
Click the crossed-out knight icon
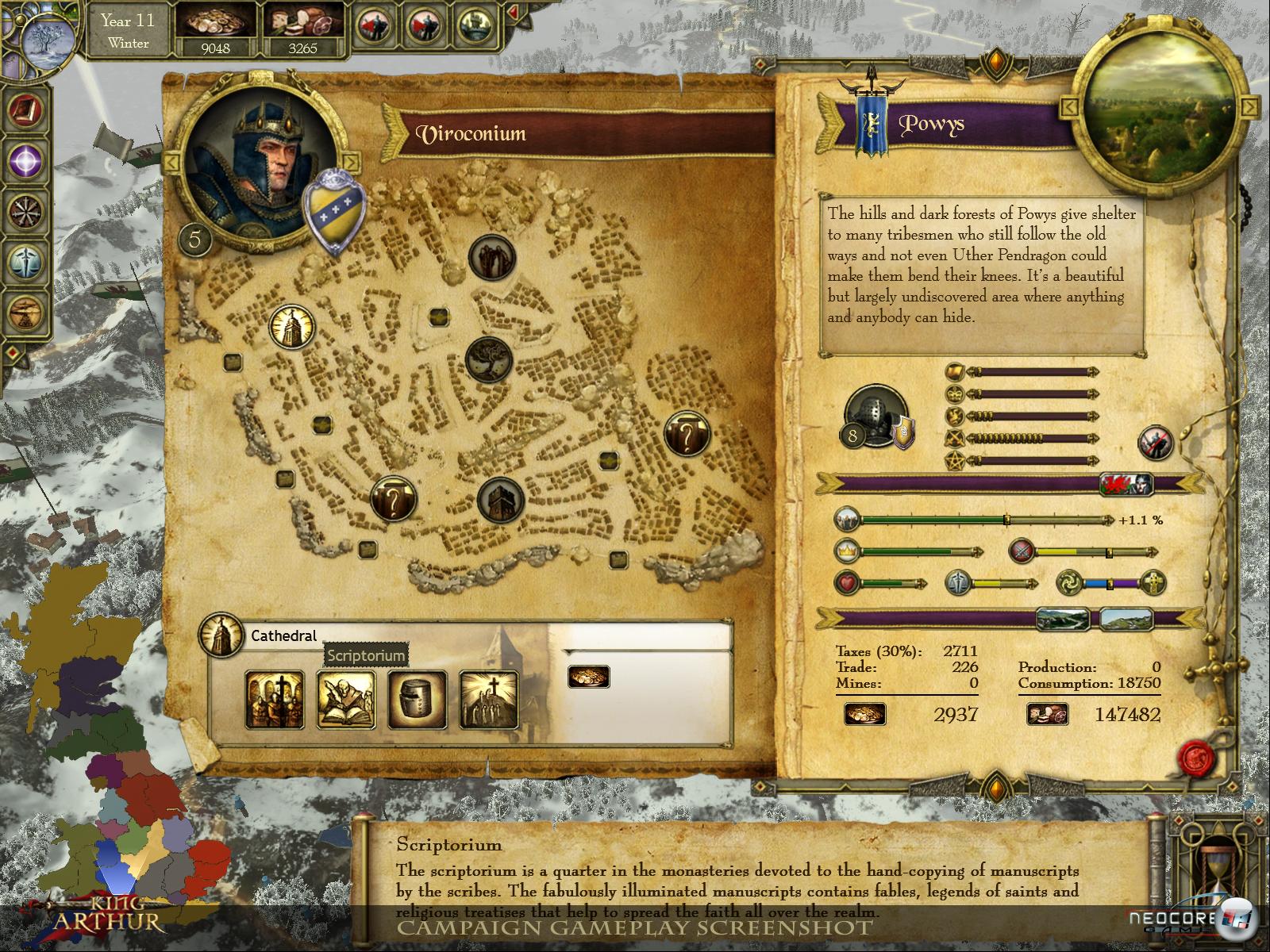coord(1155,443)
